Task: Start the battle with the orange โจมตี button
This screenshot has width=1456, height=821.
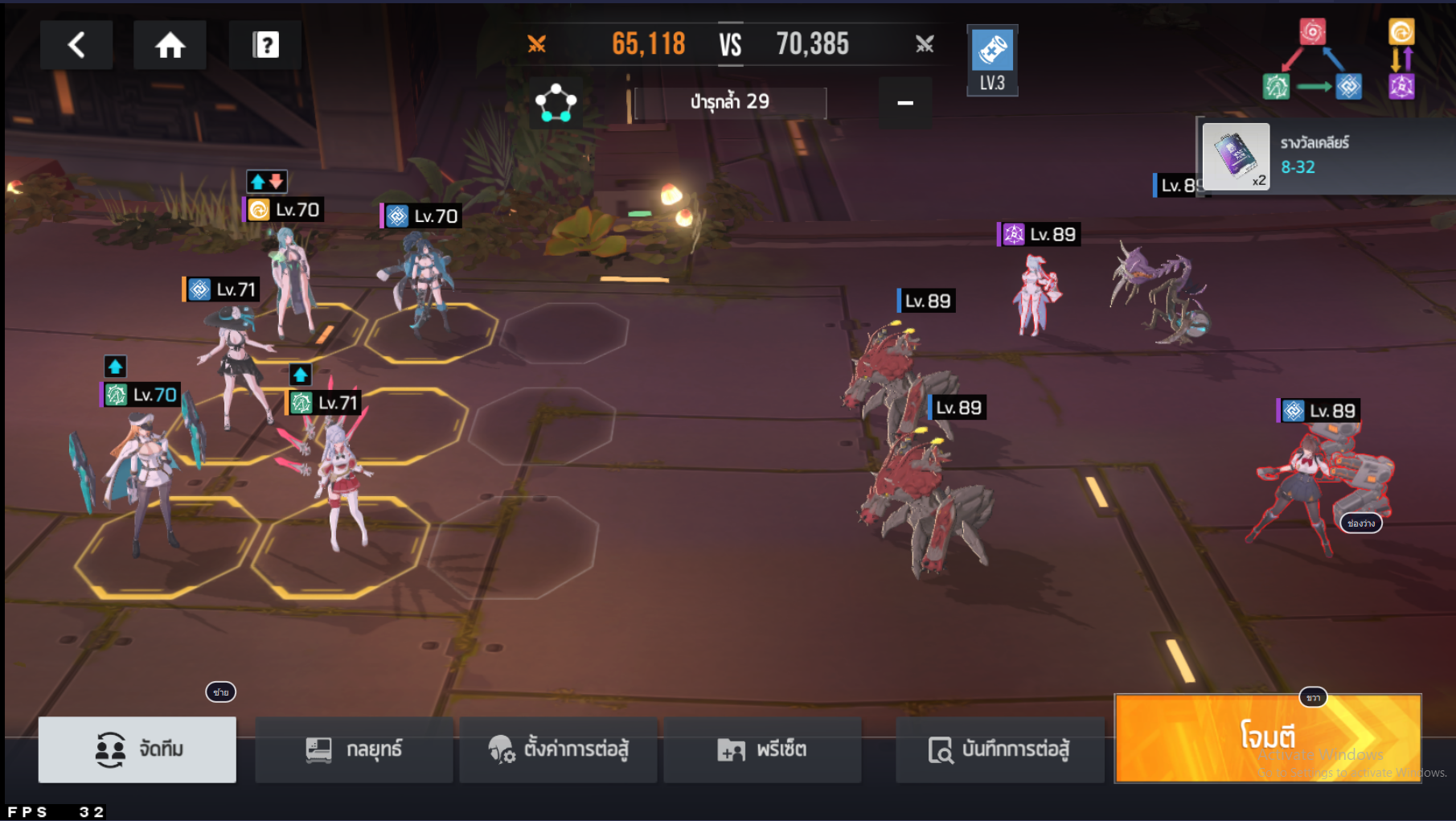Action: tap(1268, 738)
